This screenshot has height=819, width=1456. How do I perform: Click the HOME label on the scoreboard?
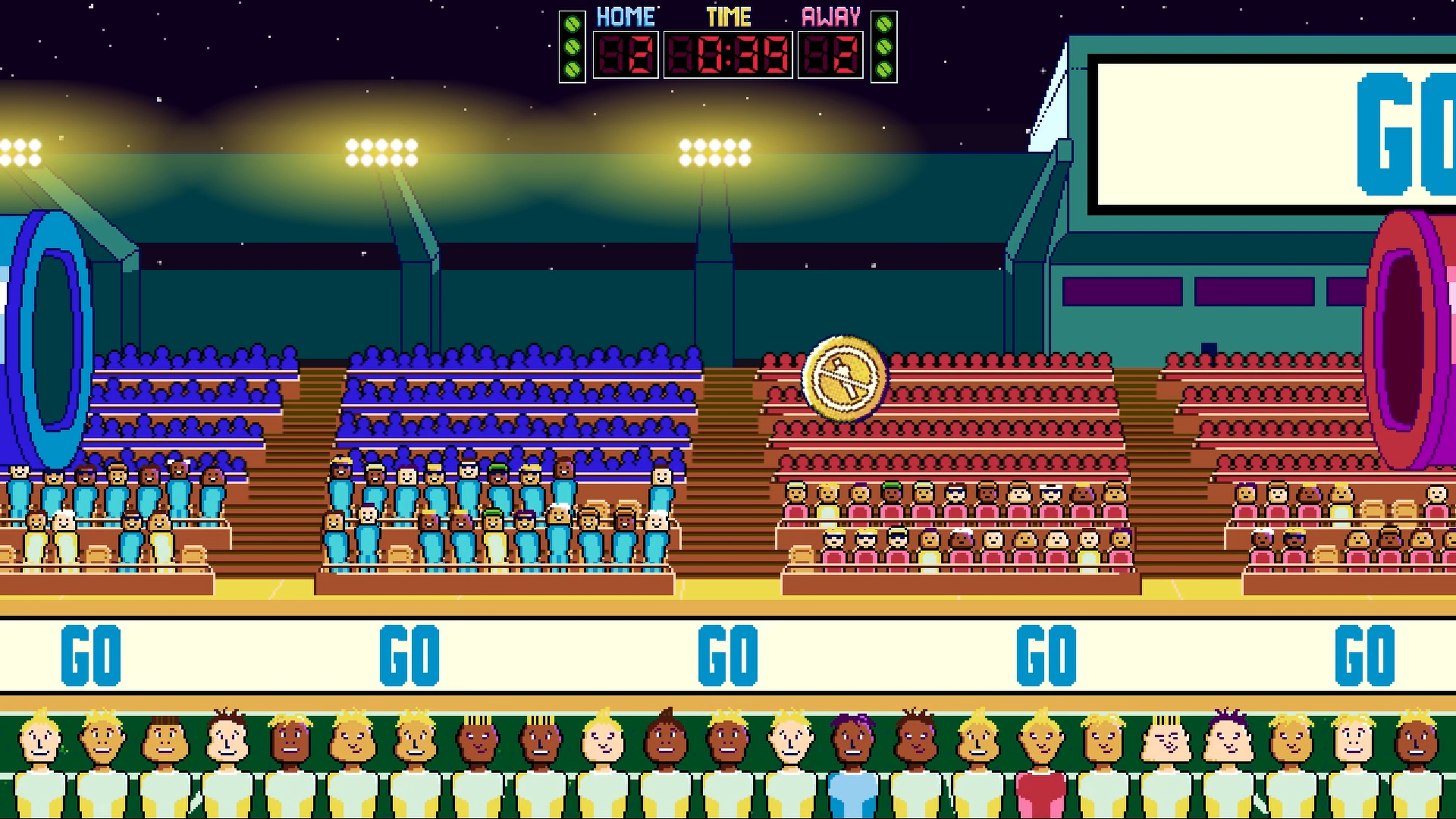[x=626, y=16]
